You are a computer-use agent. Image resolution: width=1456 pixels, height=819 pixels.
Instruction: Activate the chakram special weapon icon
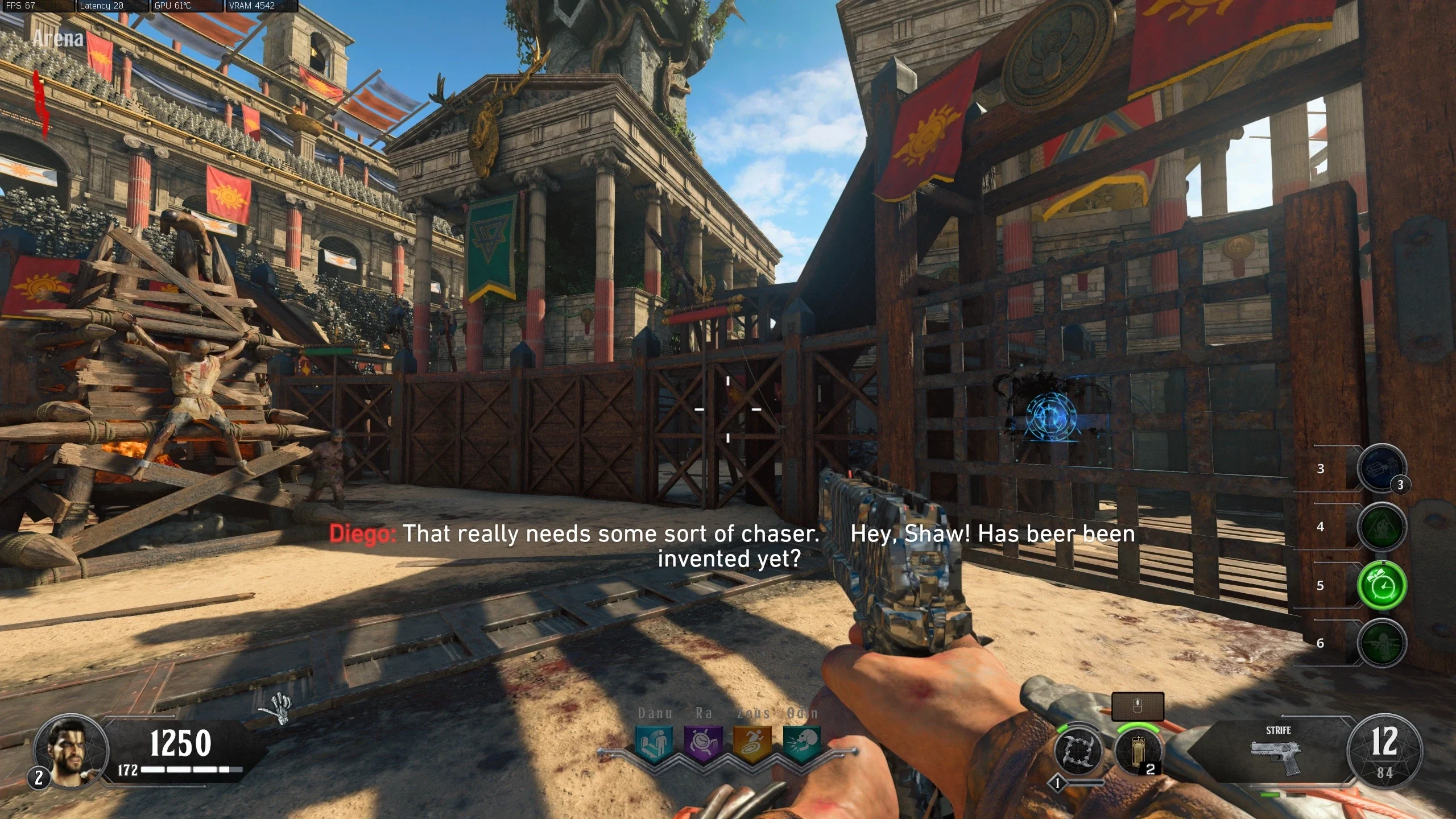pos(1078,751)
